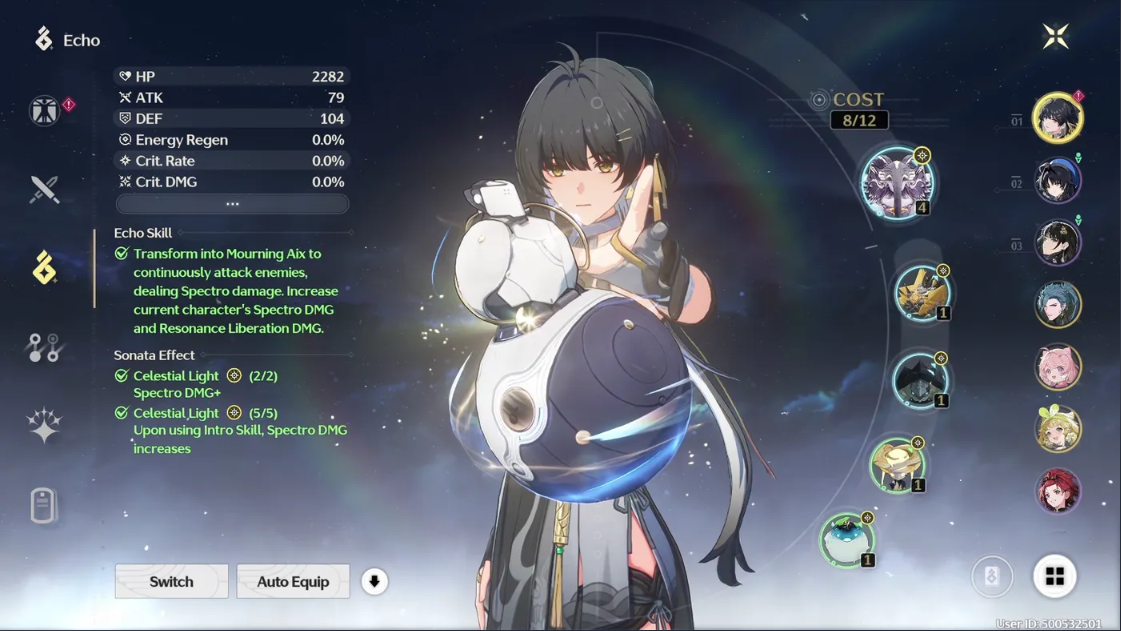Open the skill tree forte tab
Viewport: 1121px width, 631px height.
(44, 347)
